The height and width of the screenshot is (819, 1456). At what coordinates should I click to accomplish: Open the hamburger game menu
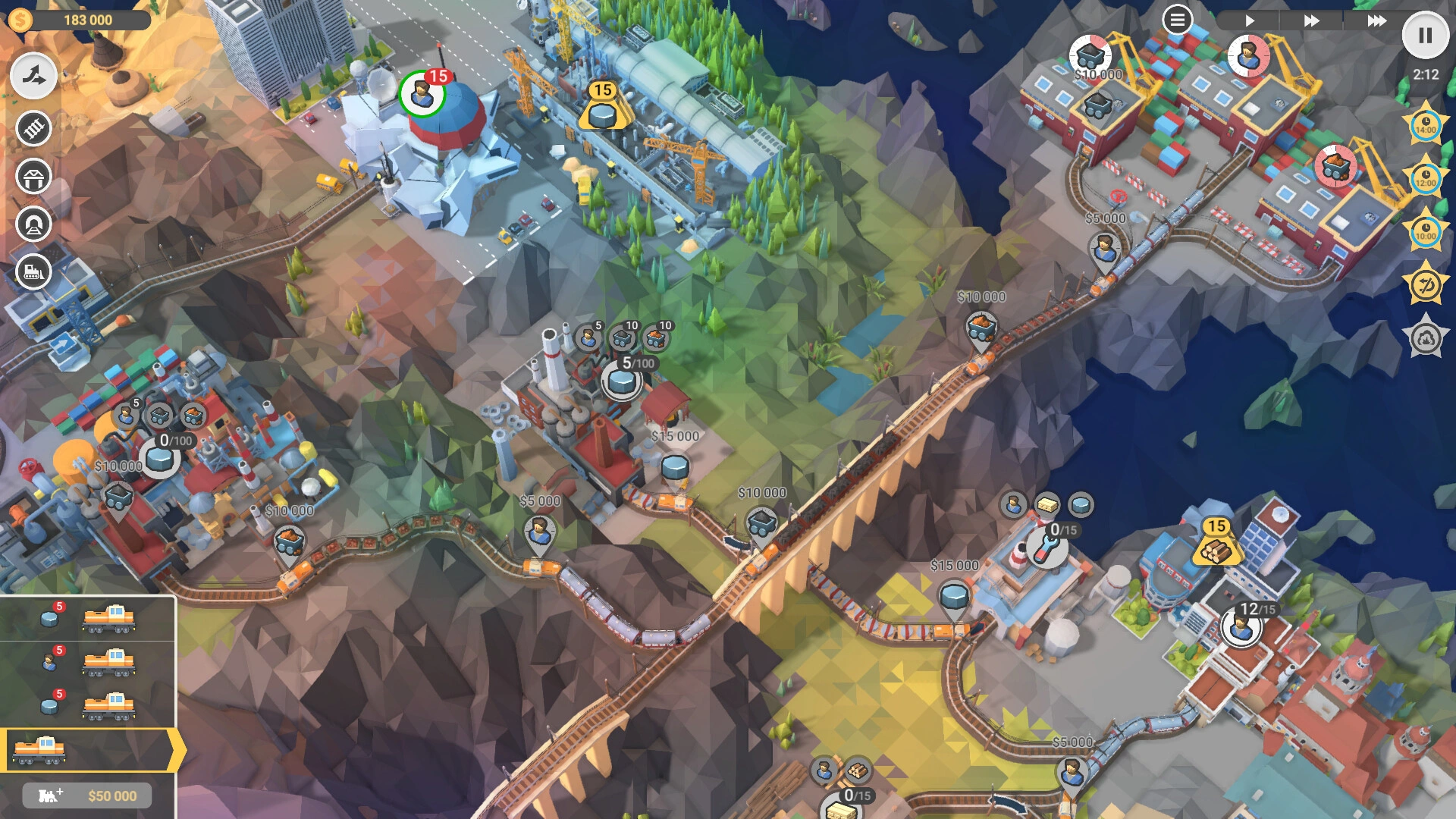point(1177,20)
